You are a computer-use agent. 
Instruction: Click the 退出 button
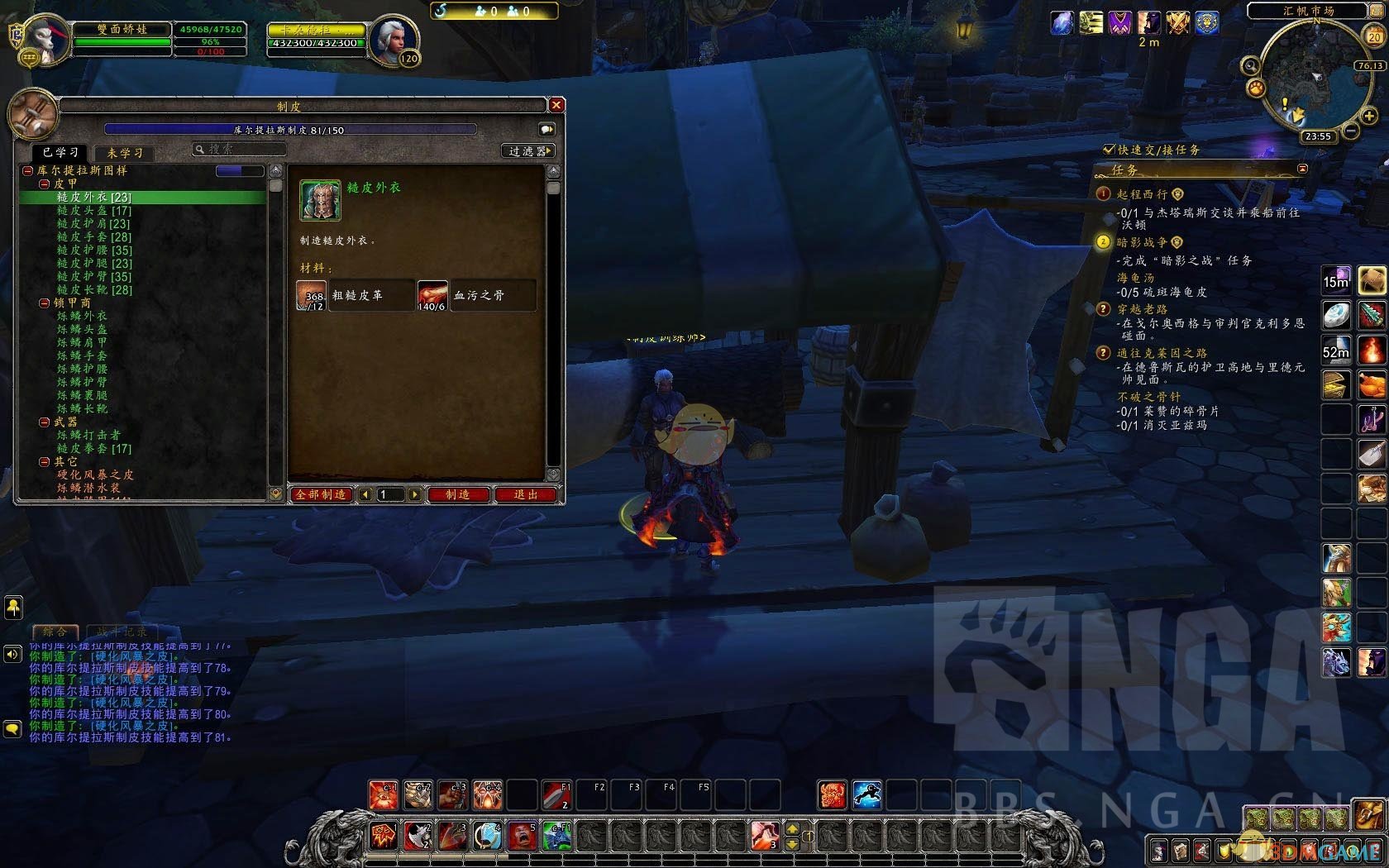coord(526,494)
